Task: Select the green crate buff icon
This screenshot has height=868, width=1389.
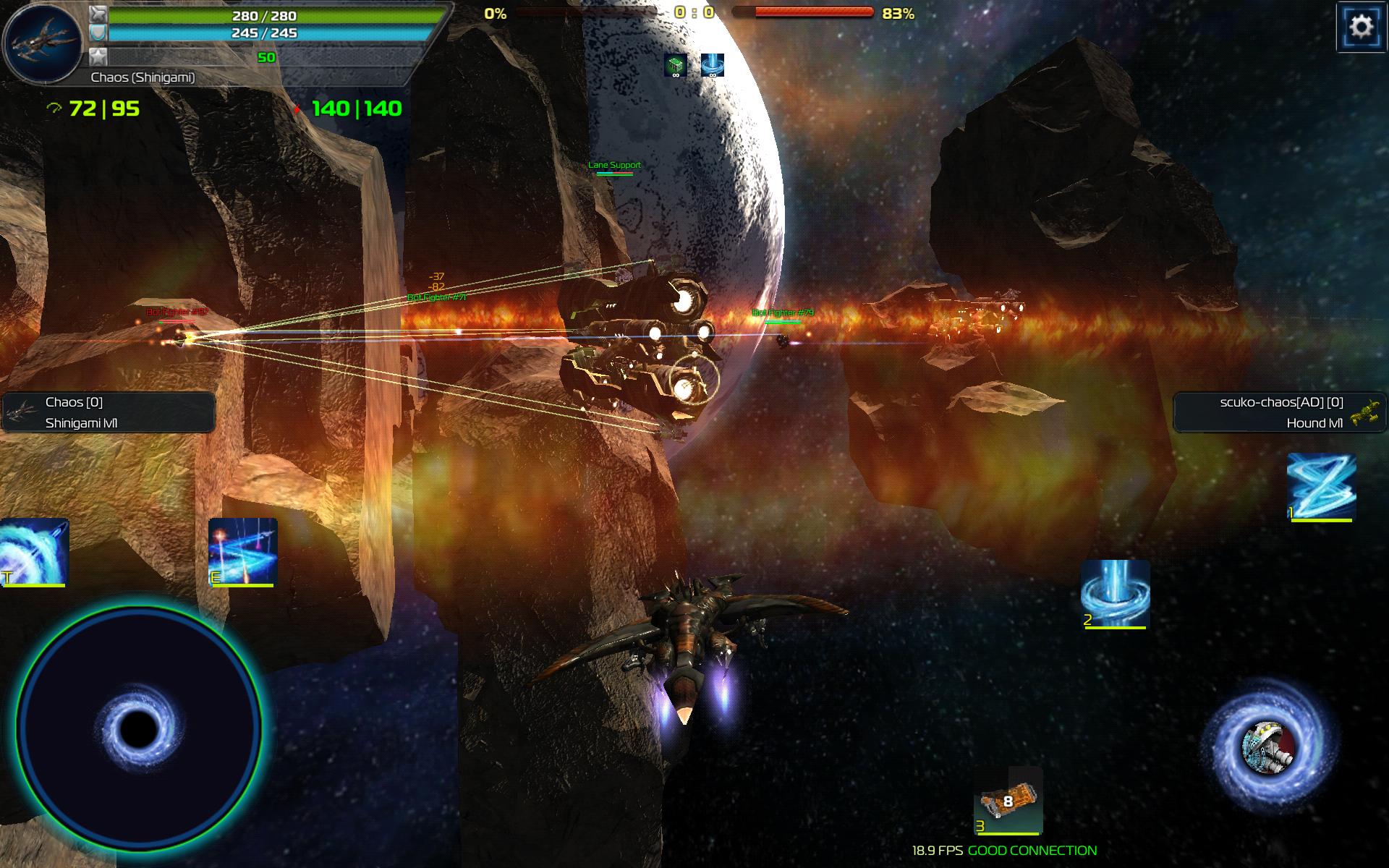Action: 675,65
